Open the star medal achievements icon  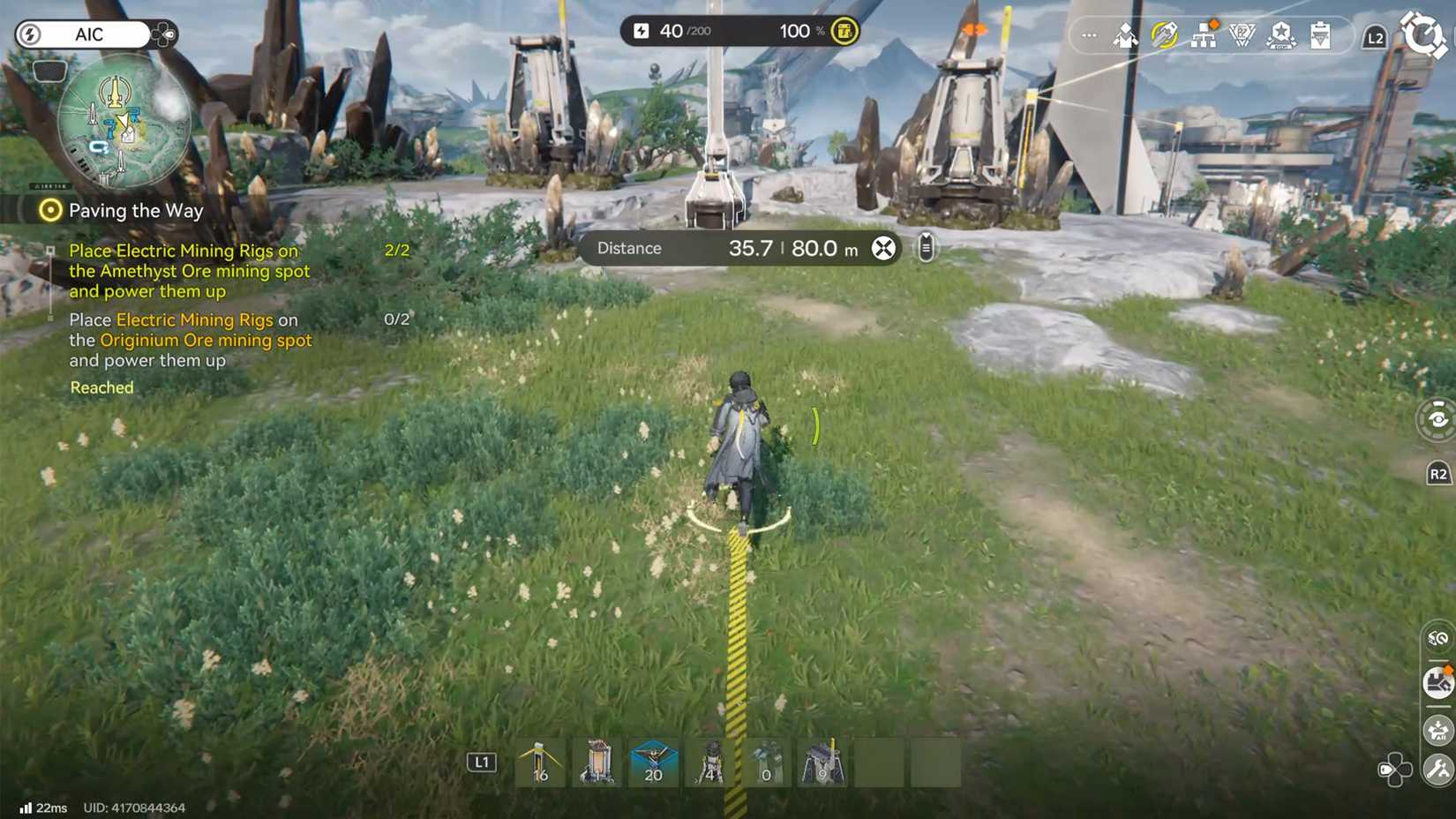[1281, 35]
